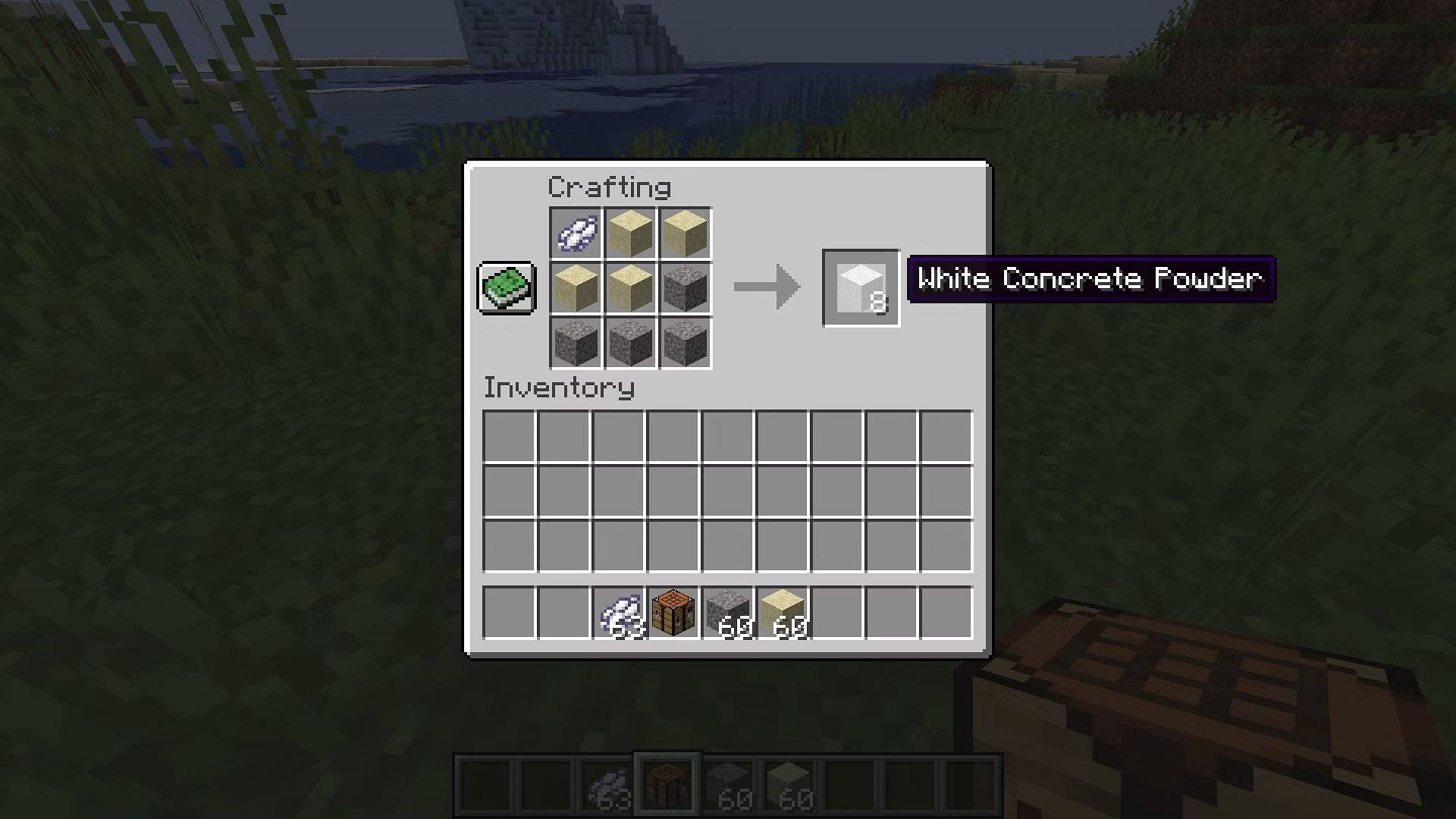Select the crafting table item in inventory
Screen dimensions: 1456x819
point(673,613)
